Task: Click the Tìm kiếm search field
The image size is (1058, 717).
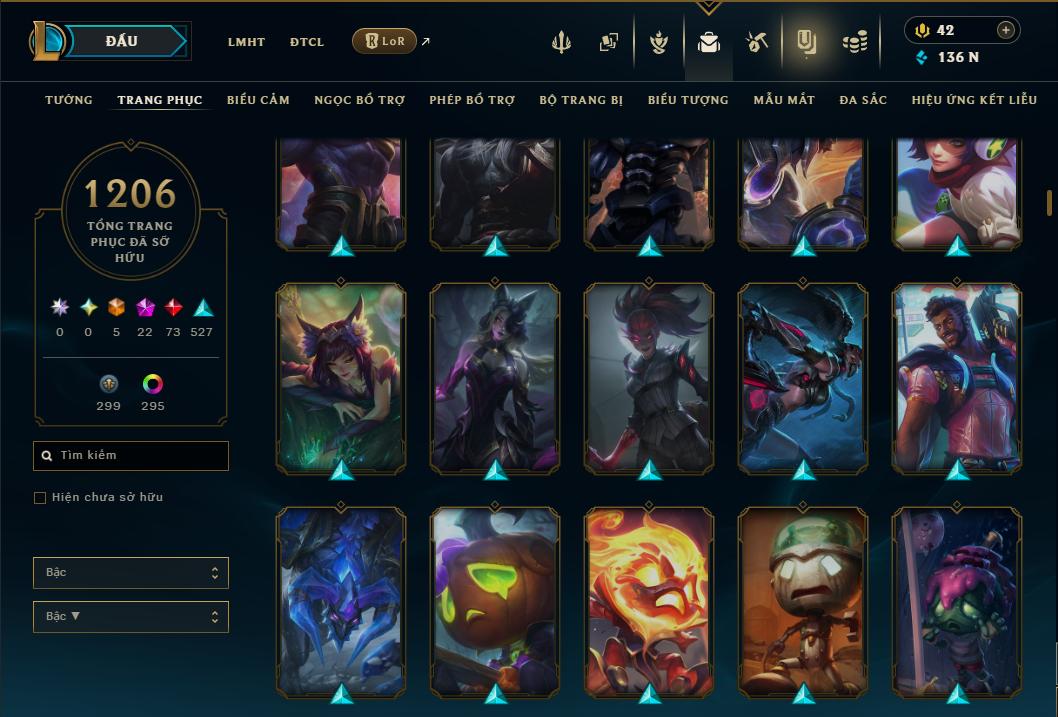Action: 131,456
